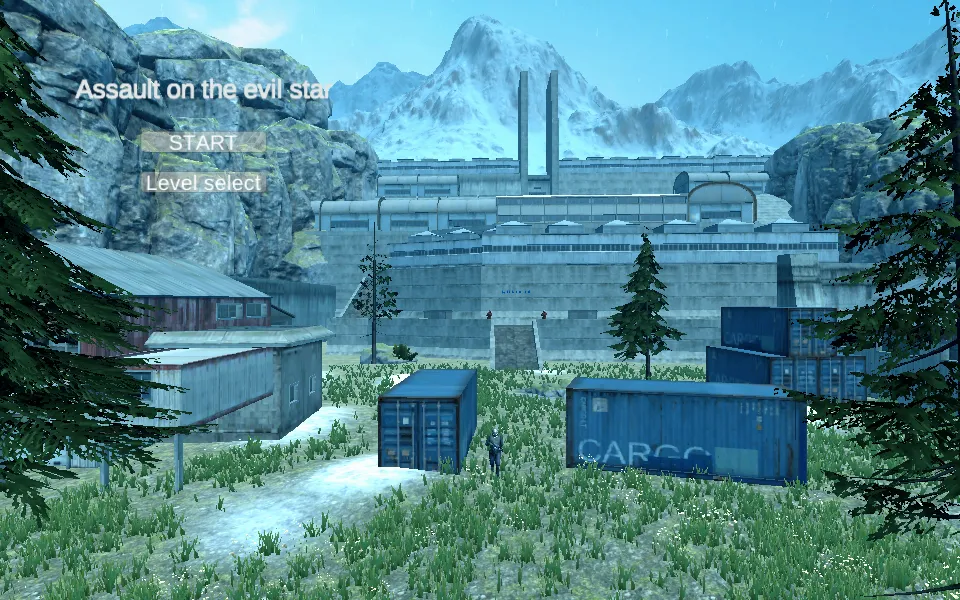The width and height of the screenshot is (960, 600).
Task: Click the START button
Action: 203,142
